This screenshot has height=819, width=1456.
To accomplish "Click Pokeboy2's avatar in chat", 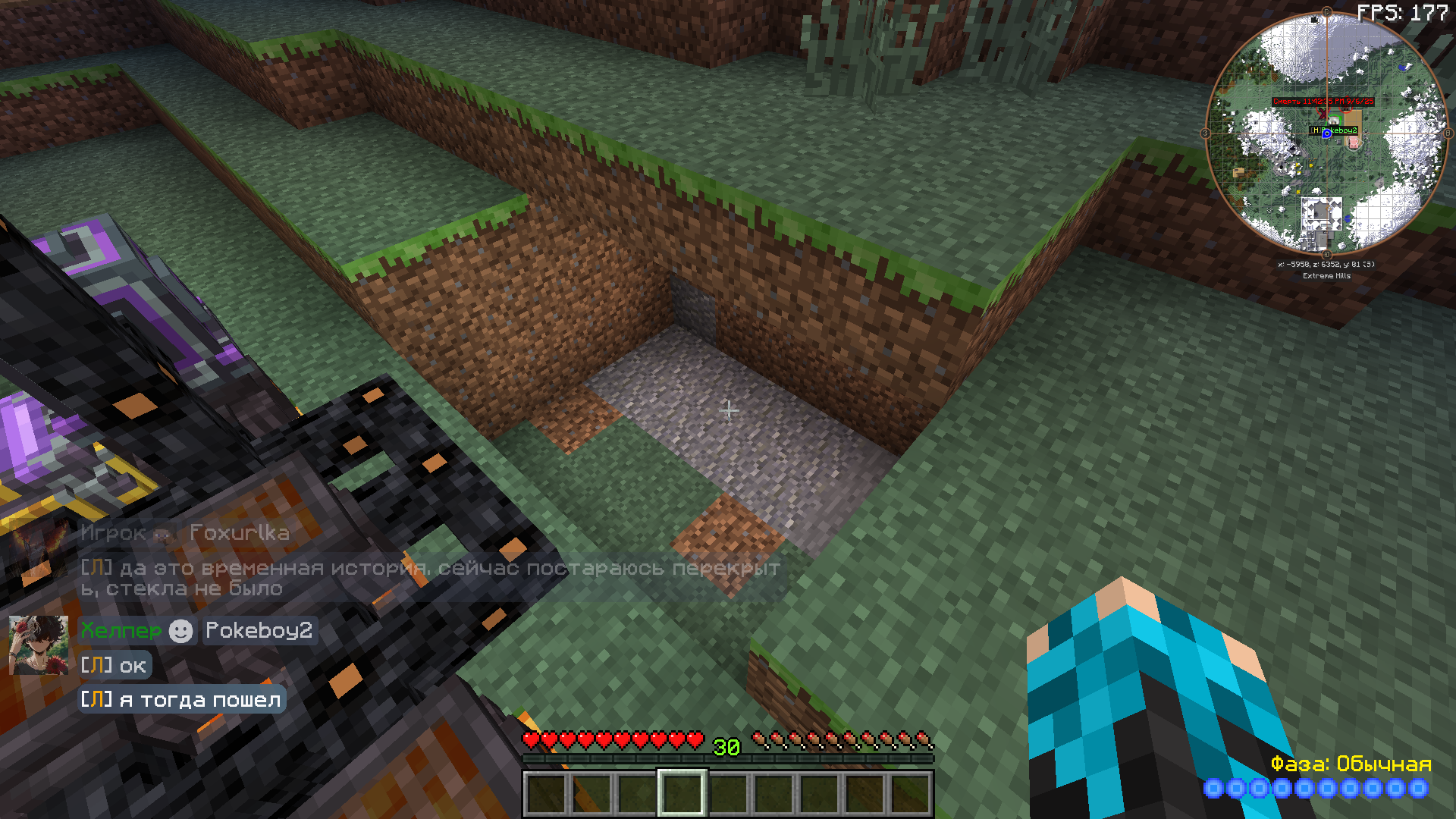I will pos(38,645).
